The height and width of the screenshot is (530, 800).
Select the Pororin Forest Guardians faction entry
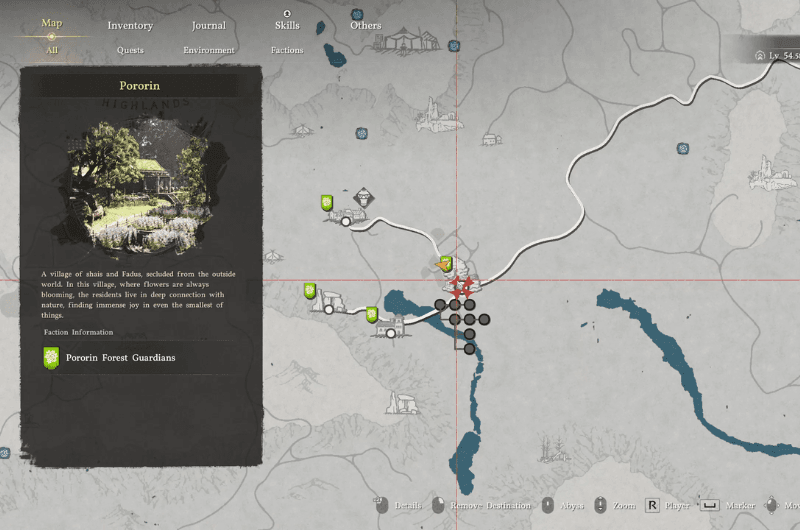point(120,357)
